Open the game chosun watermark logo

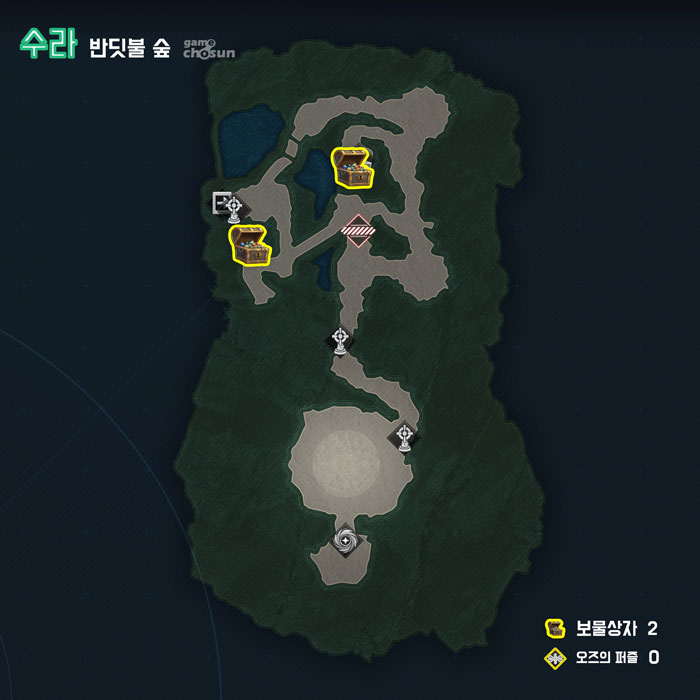[209, 47]
